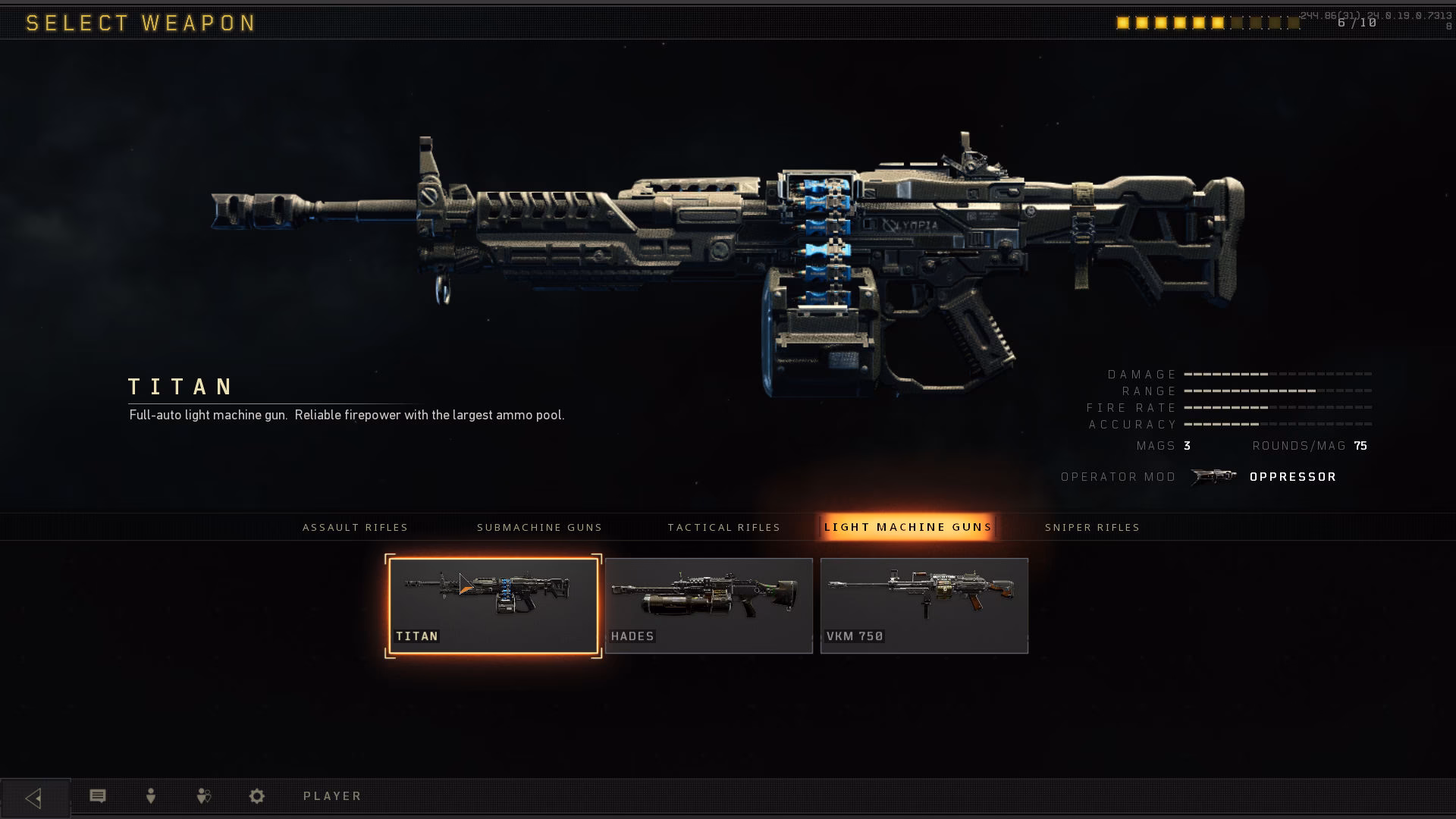Click the Oppressor operator mod icon
Image resolution: width=1456 pixels, height=819 pixels.
pyautogui.click(x=1214, y=476)
